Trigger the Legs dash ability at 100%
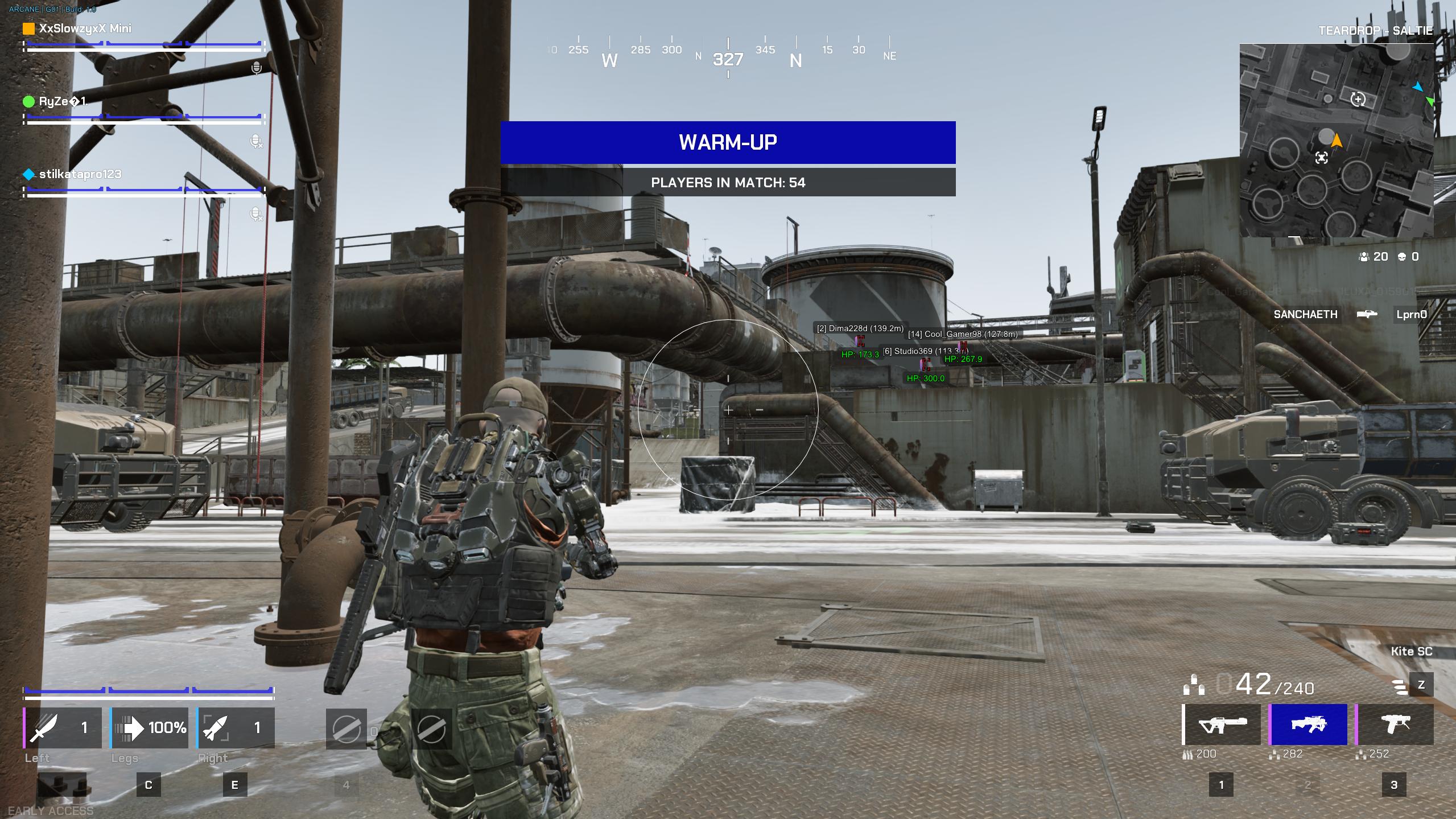 (150, 728)
